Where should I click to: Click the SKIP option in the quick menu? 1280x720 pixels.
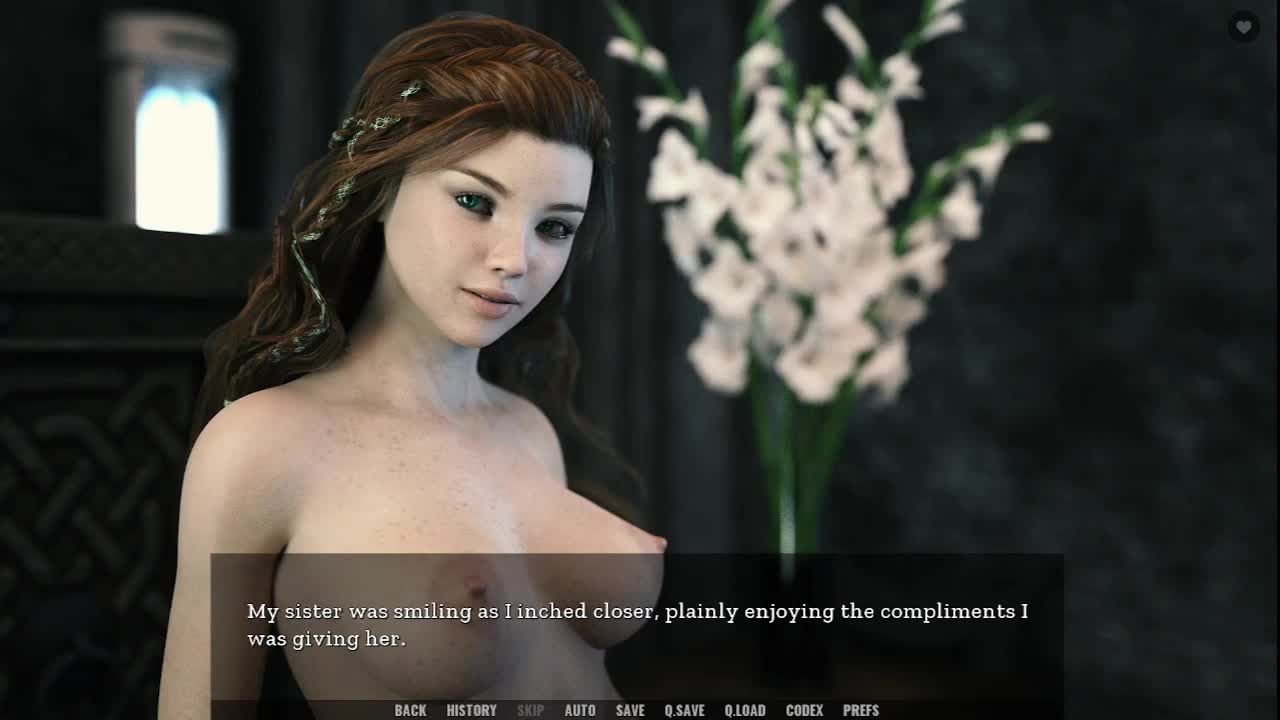530,710
